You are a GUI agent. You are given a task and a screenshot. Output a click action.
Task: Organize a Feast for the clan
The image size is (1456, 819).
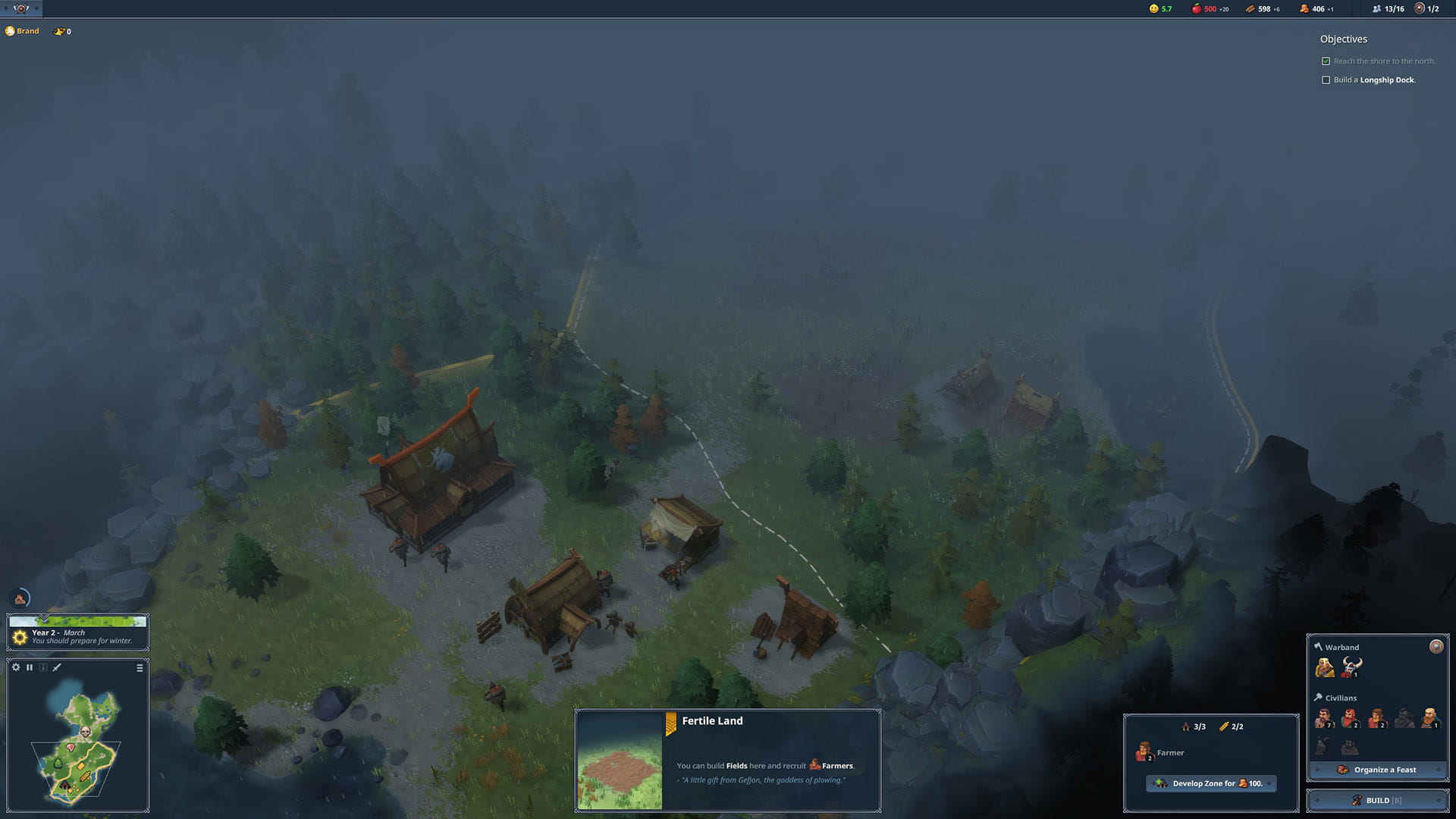pos(1377,770)
